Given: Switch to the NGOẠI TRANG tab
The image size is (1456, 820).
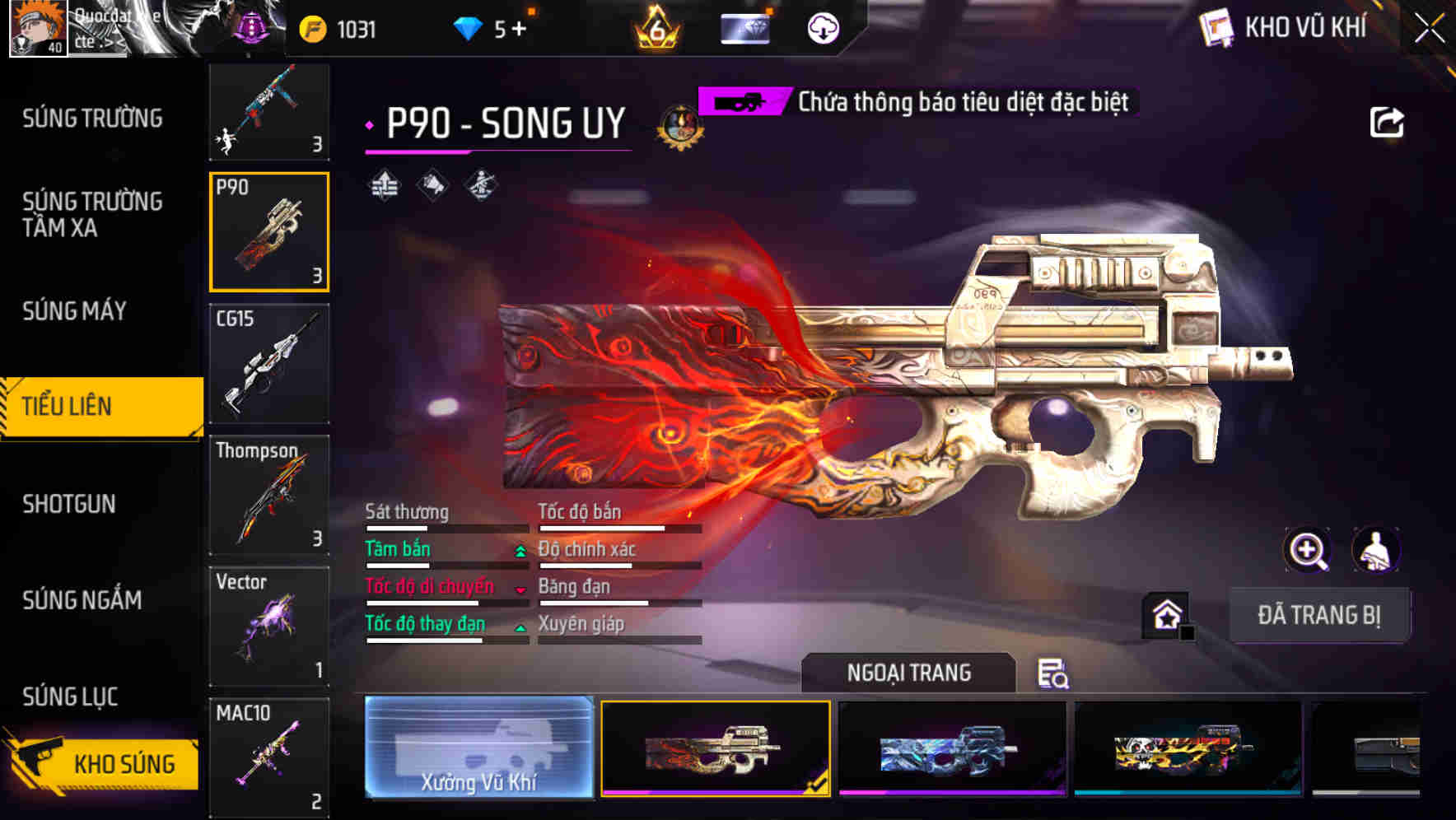Looking at the screenshot, I should coord(909,672).
